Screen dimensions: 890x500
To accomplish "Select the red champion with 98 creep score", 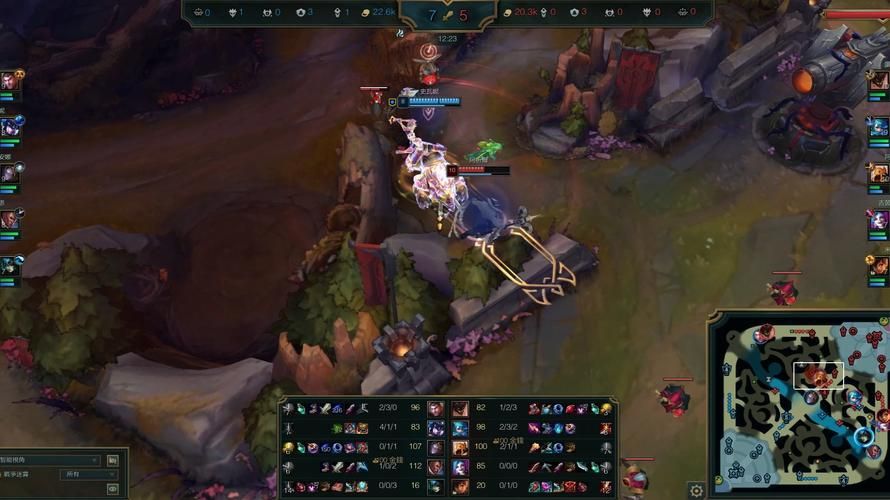I will click(x=460, y=427).
